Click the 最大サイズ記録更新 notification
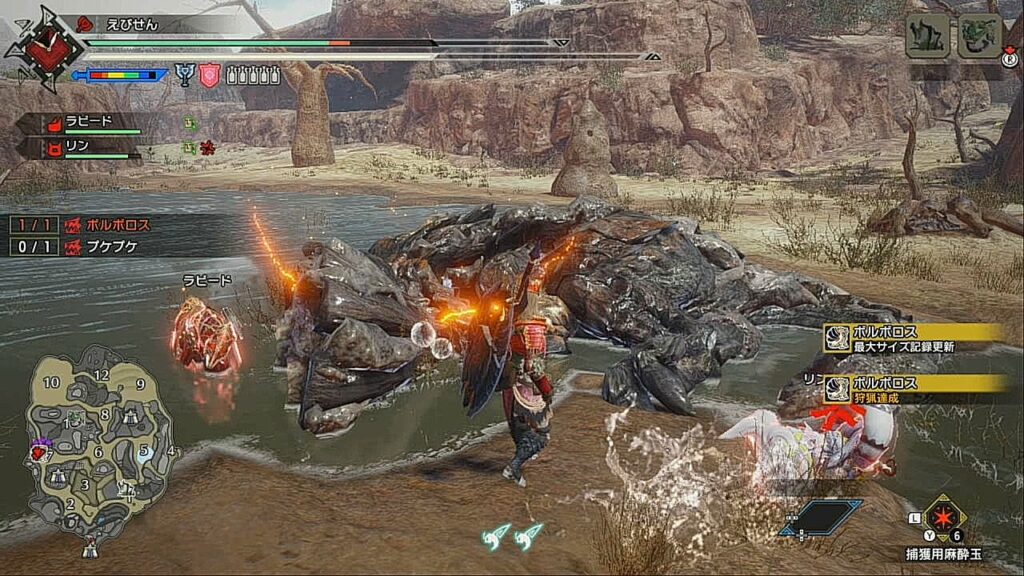Image resolution: width=1024 pixels, height=576 pixels. coord(915,338)
